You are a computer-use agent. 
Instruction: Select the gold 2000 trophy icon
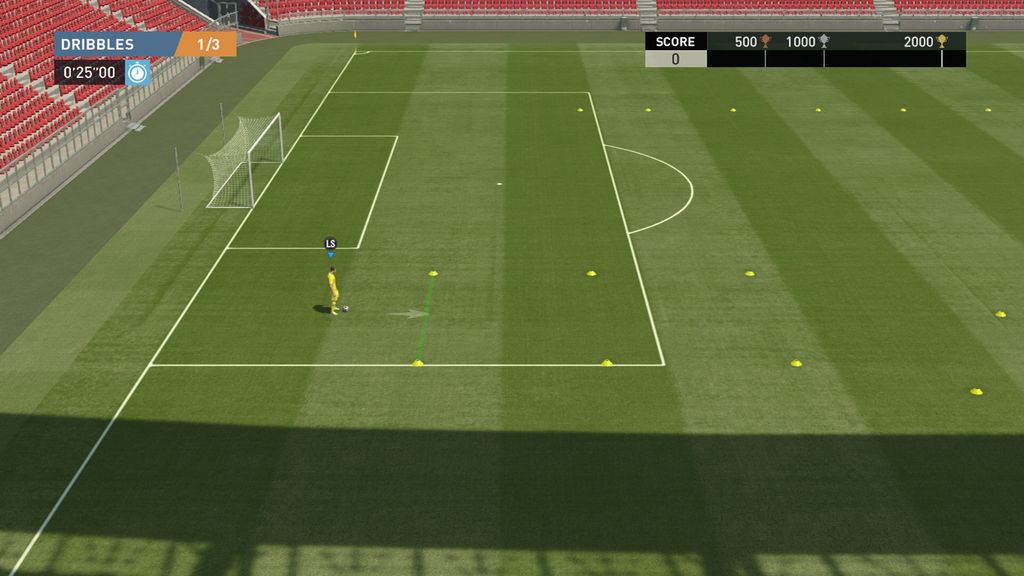coord(941,41)
